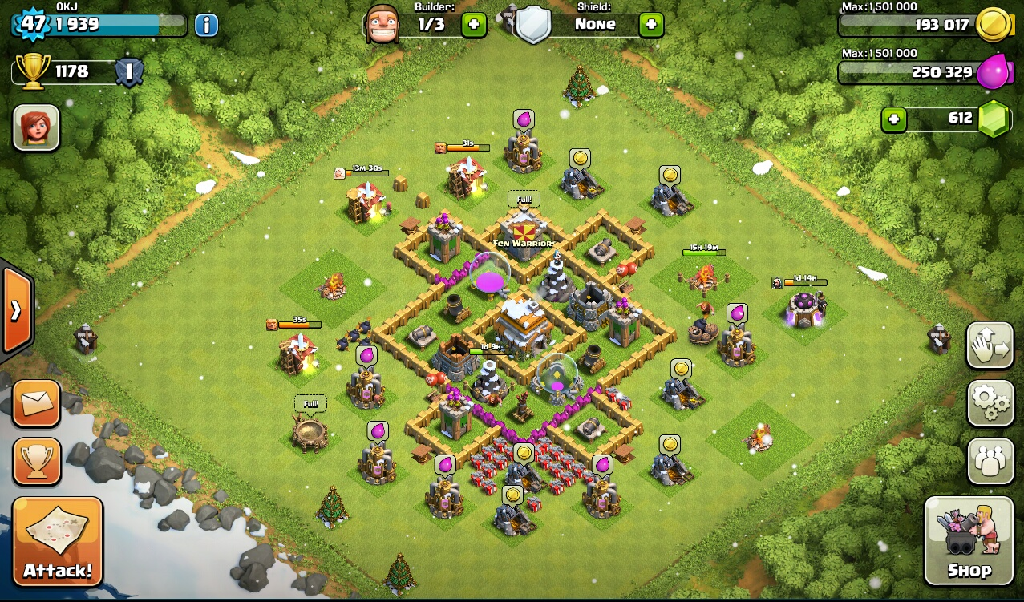Activate the hand layout edit button
This screenshot has height=602, width=1024.
[989, 345]
